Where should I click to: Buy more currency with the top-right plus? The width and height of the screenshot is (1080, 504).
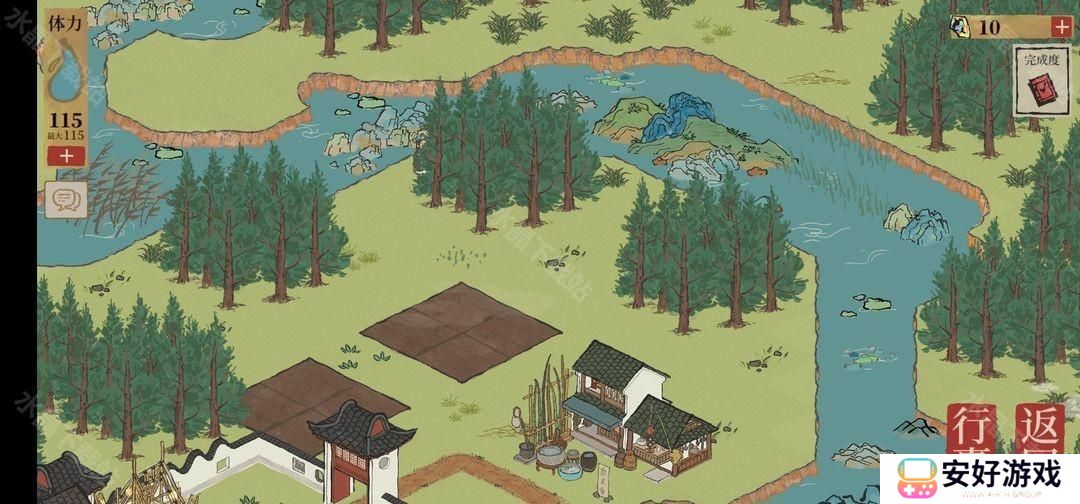1061,27
